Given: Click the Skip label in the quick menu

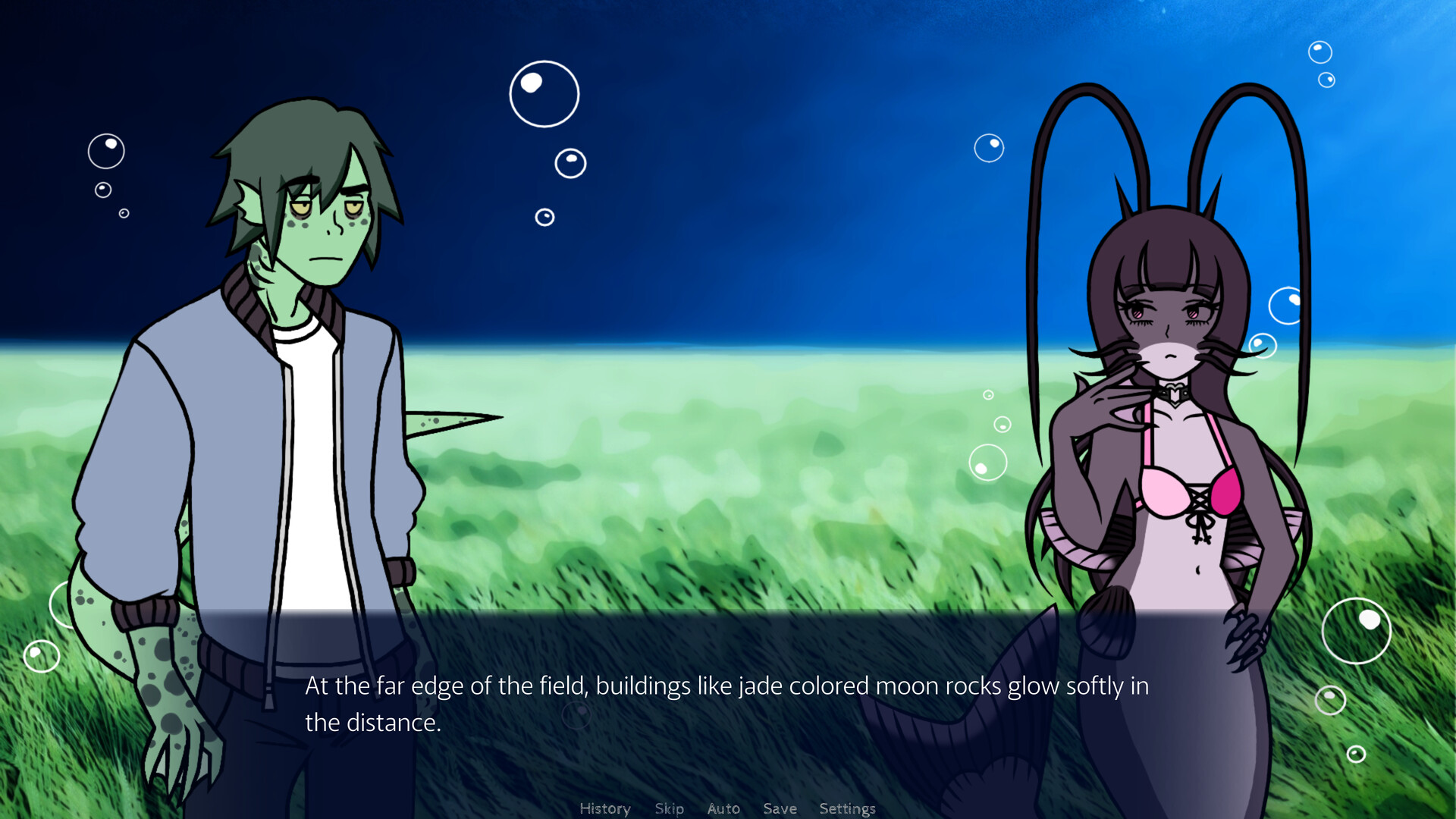Looking at the screenshot, I should click(669, 808).
